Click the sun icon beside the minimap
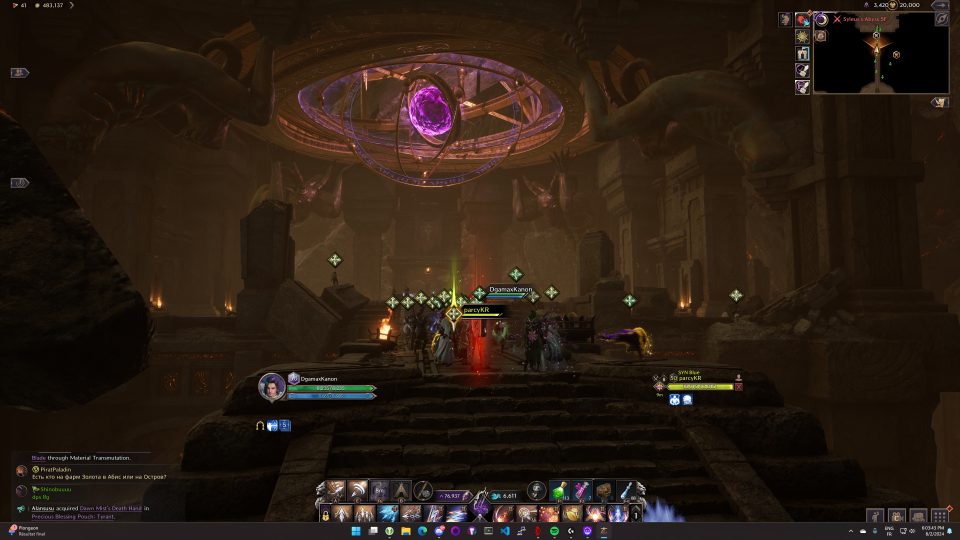960x540 pixels. pos(802,37)
